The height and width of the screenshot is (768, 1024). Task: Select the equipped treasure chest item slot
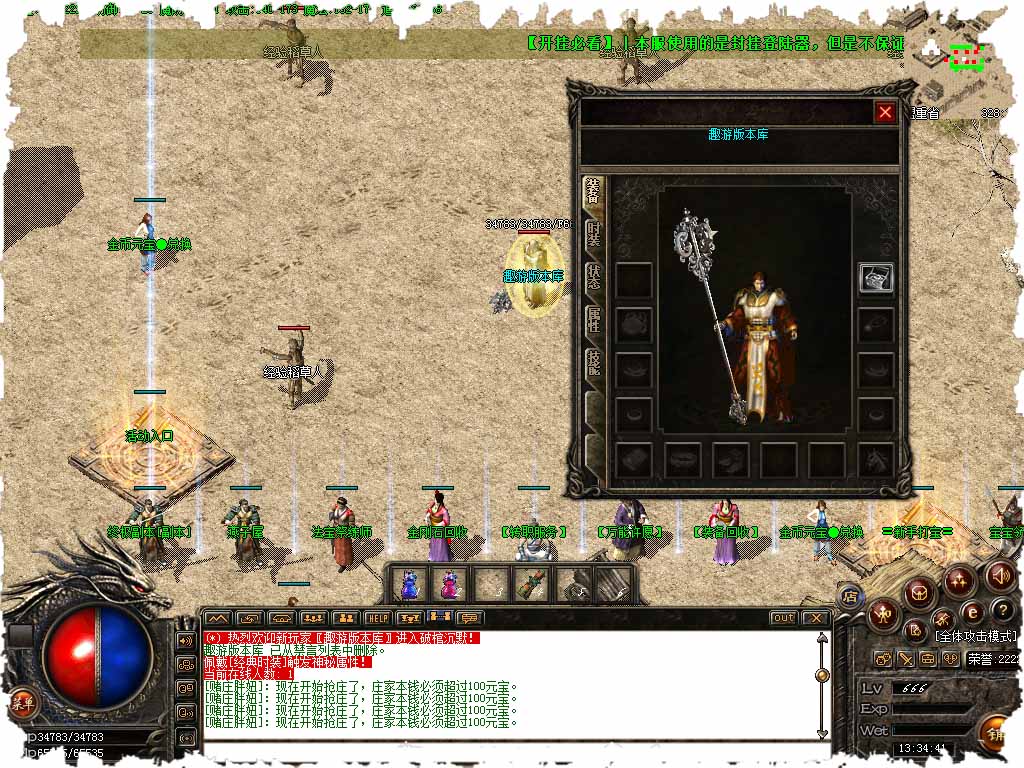click(876, 278)
